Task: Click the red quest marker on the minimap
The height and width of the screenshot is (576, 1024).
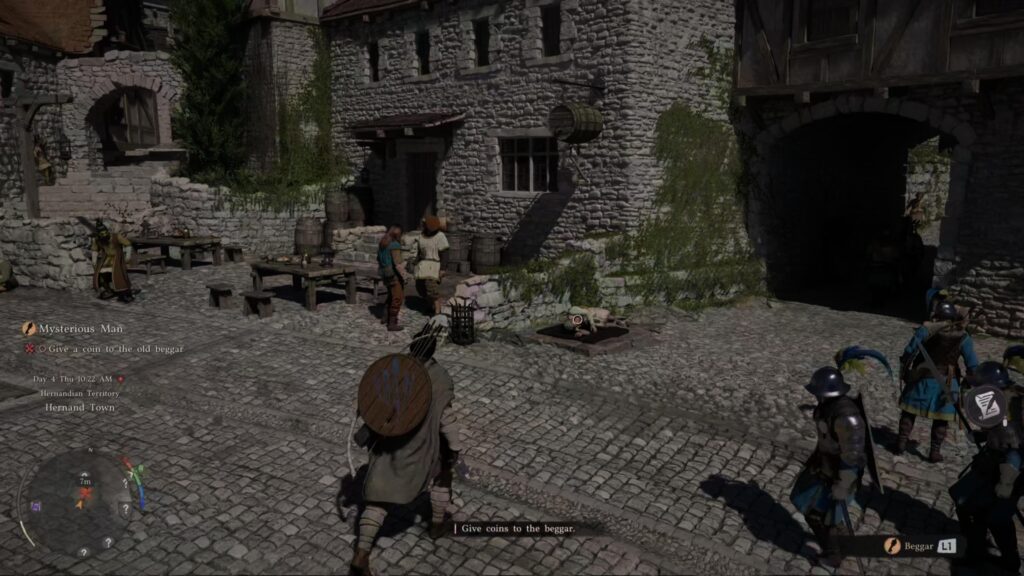Action: [x=86, y=493]
